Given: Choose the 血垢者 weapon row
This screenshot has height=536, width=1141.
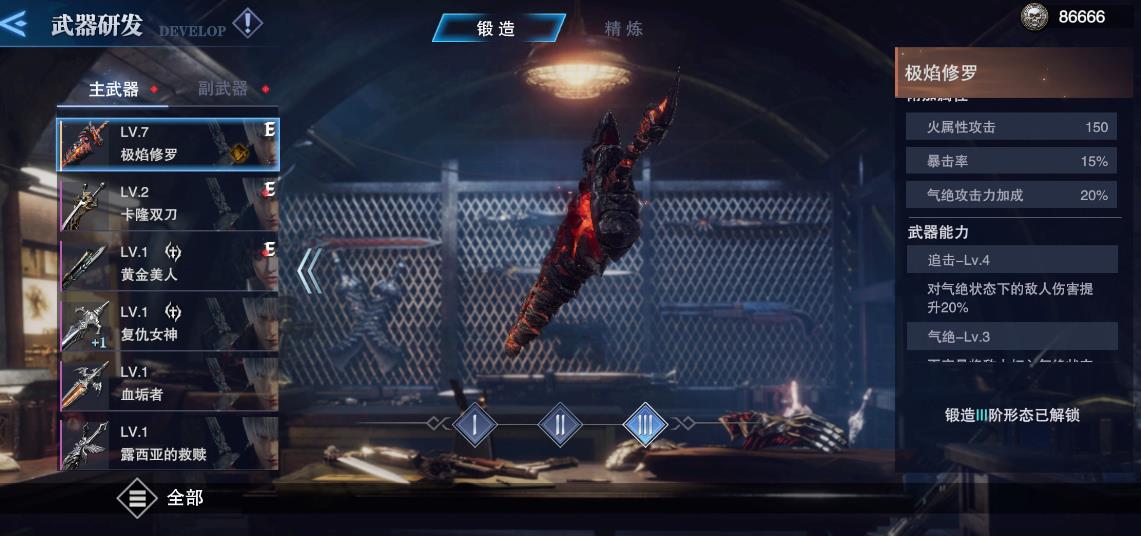Looking at the screenshot, I should coord(168,384).
